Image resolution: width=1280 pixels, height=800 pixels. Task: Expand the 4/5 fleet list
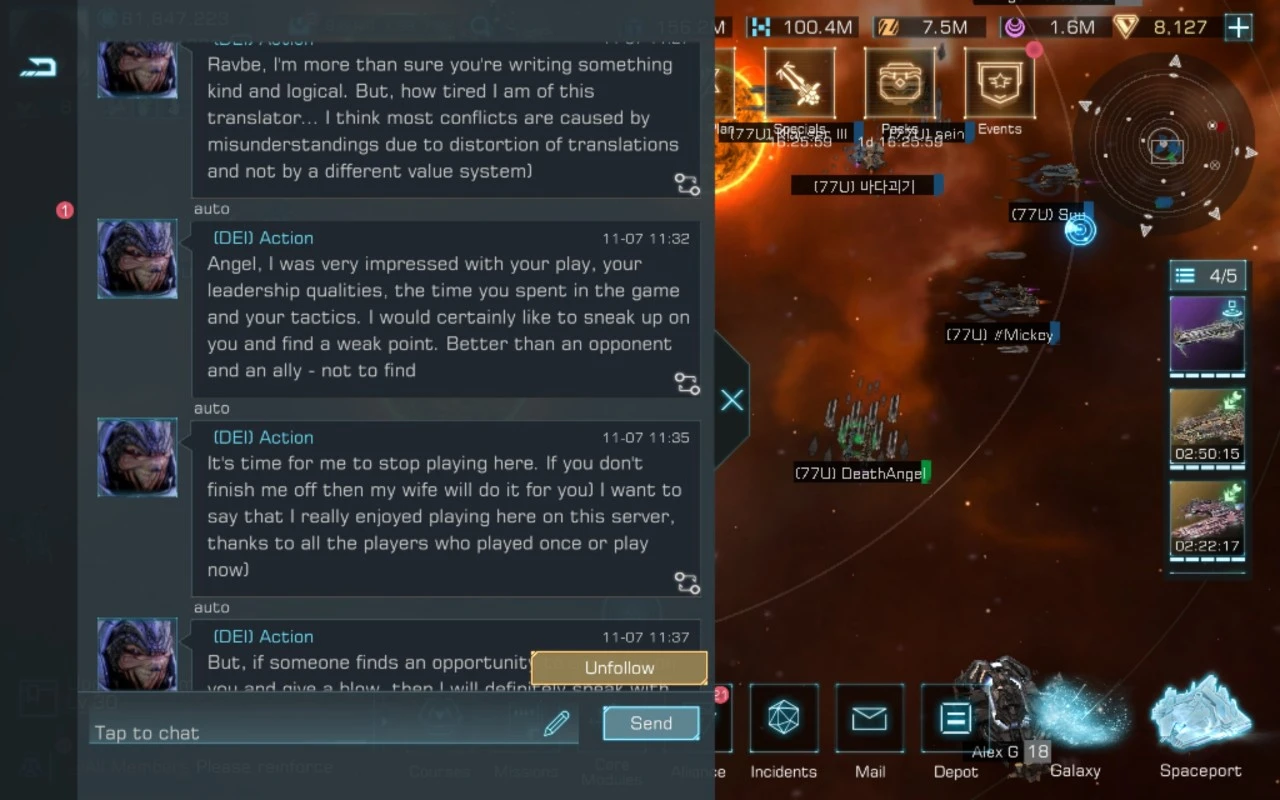[x=1207, y=276]
